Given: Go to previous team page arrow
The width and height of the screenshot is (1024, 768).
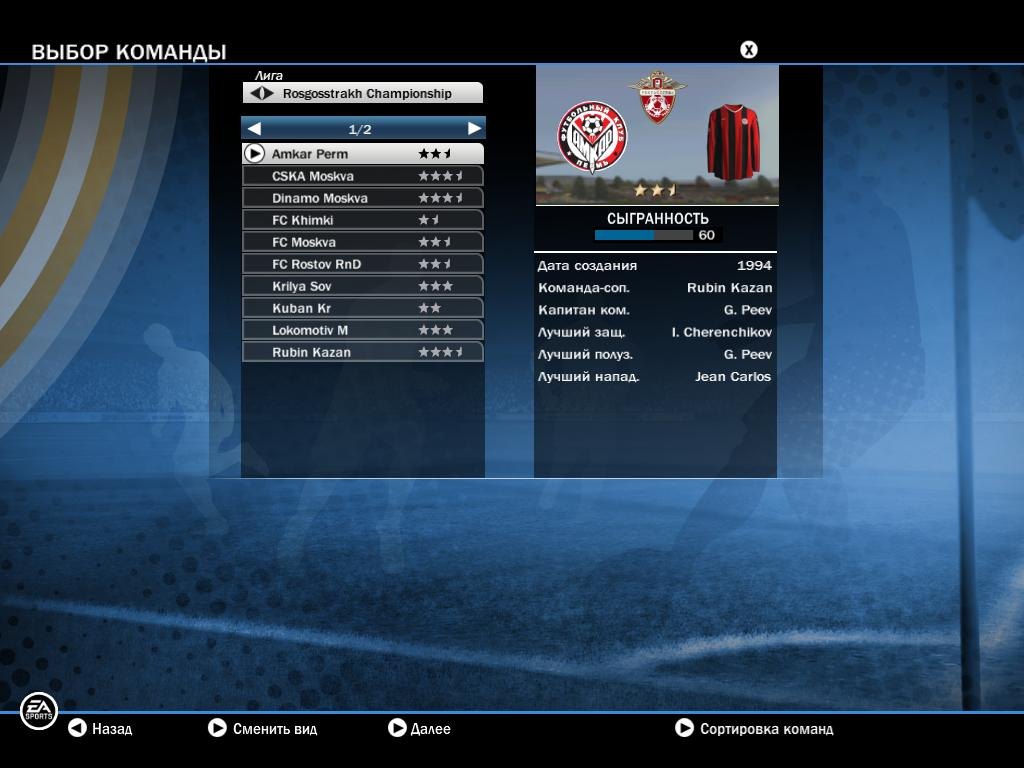Looking at the screenshot, I should [254, 129].
